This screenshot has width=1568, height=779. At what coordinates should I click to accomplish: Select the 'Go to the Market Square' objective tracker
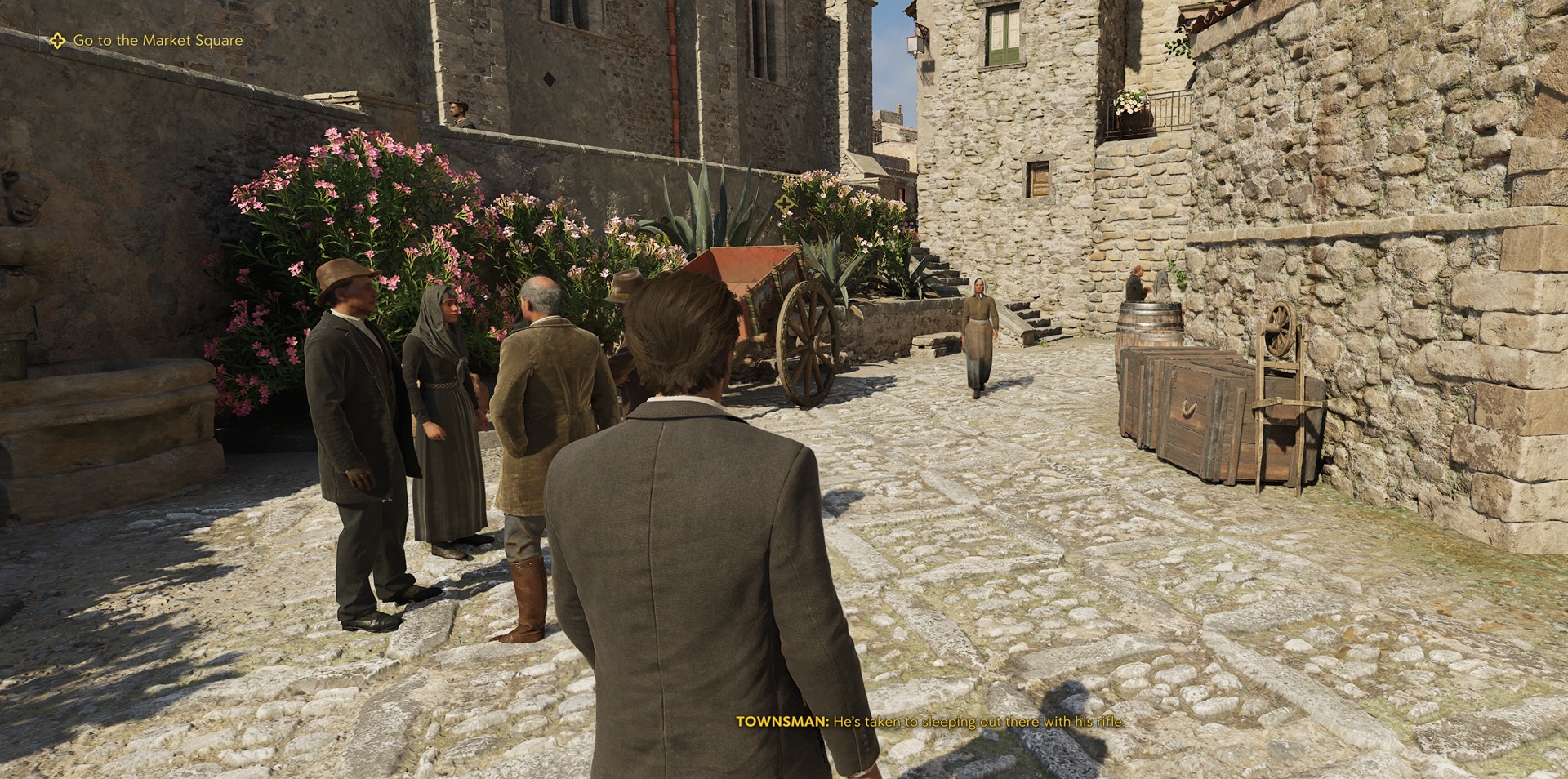[147, 40]
